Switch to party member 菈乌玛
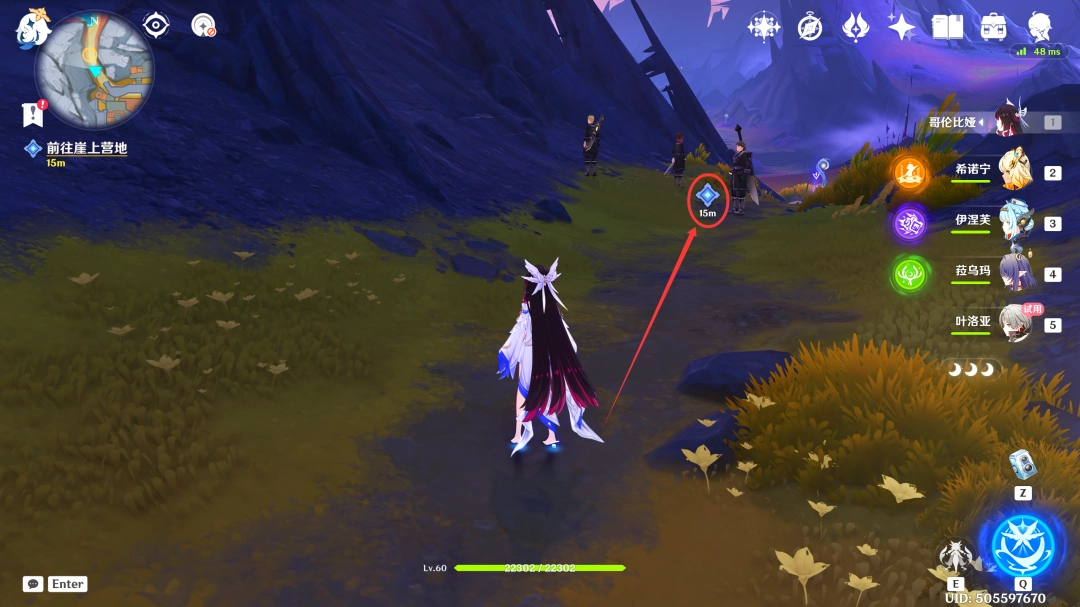The height and width of the screenshot is (607, 1080). [x=1015, y=273]
